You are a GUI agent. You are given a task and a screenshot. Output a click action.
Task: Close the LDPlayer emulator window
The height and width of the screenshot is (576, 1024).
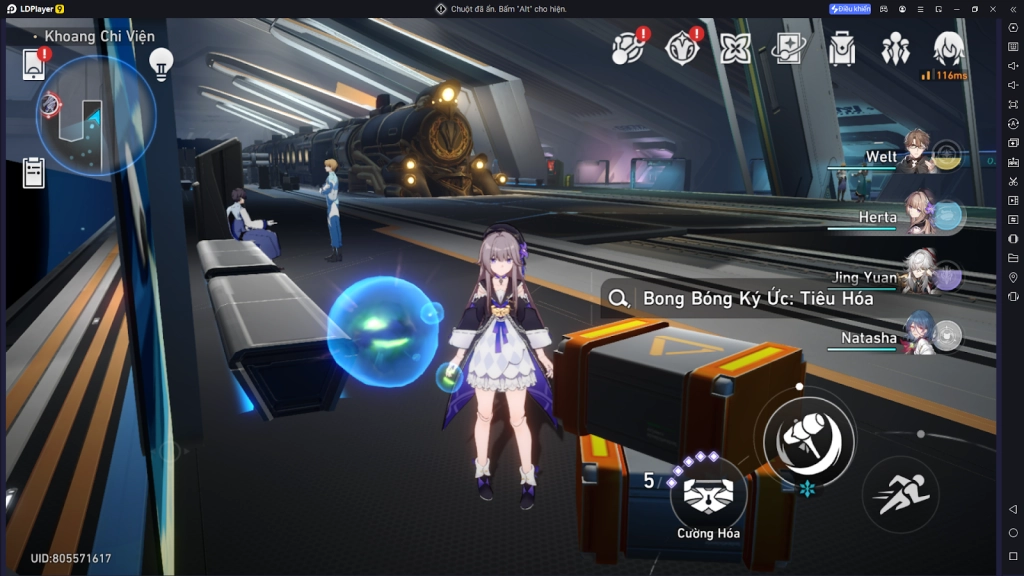click(992, 9)
